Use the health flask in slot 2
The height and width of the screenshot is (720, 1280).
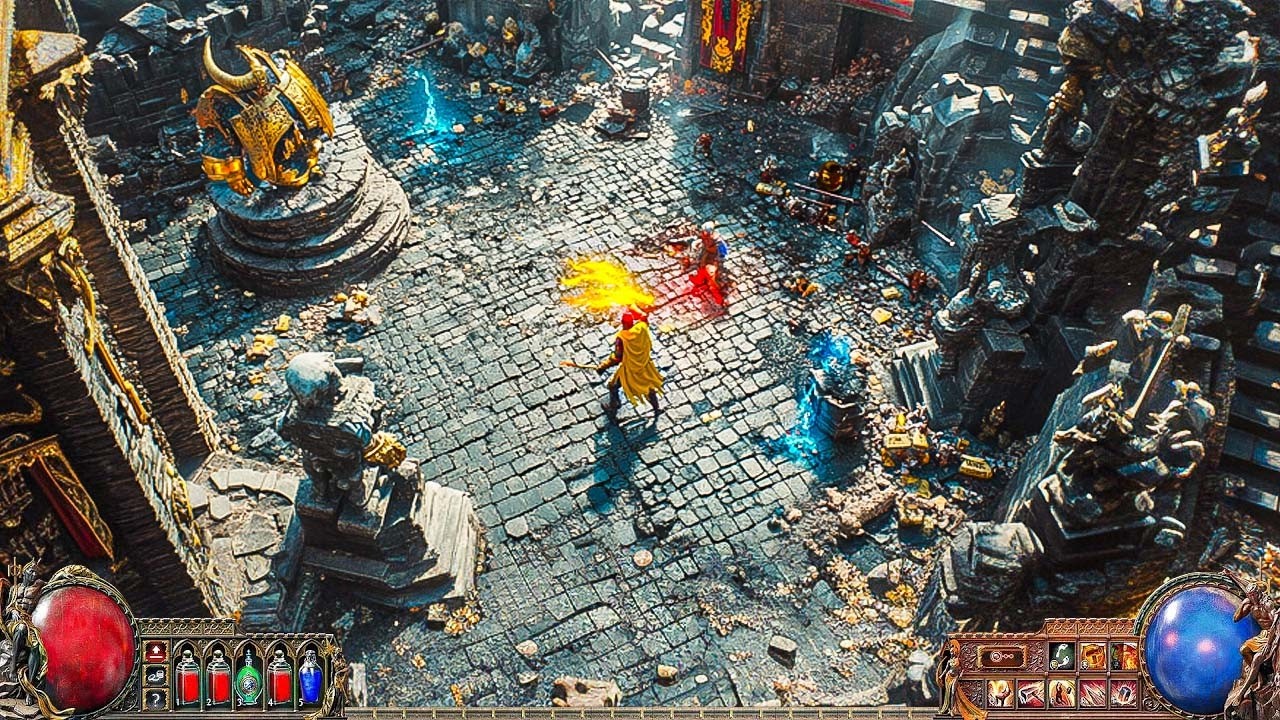[281, 676]
